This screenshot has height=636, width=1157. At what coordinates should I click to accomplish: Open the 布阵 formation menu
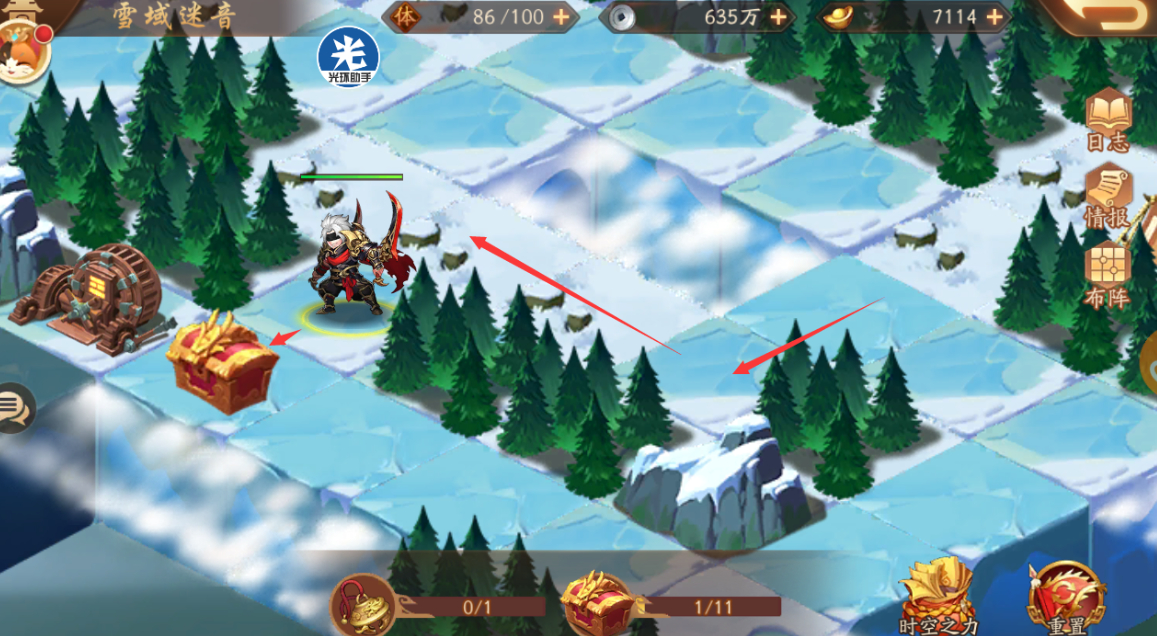coord(1108,274)
